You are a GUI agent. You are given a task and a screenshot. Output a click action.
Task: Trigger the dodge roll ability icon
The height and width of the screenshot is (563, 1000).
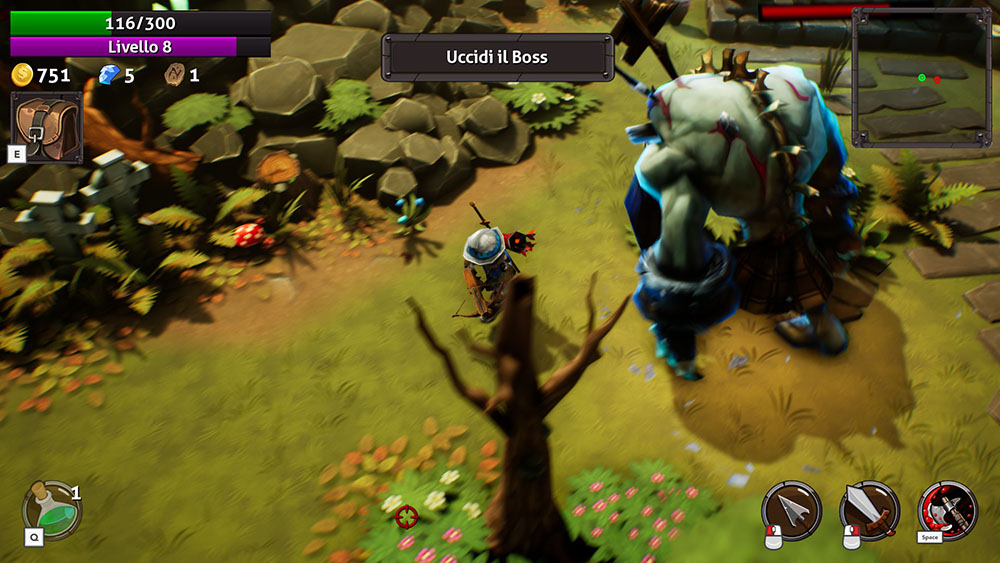pos(948,510)
